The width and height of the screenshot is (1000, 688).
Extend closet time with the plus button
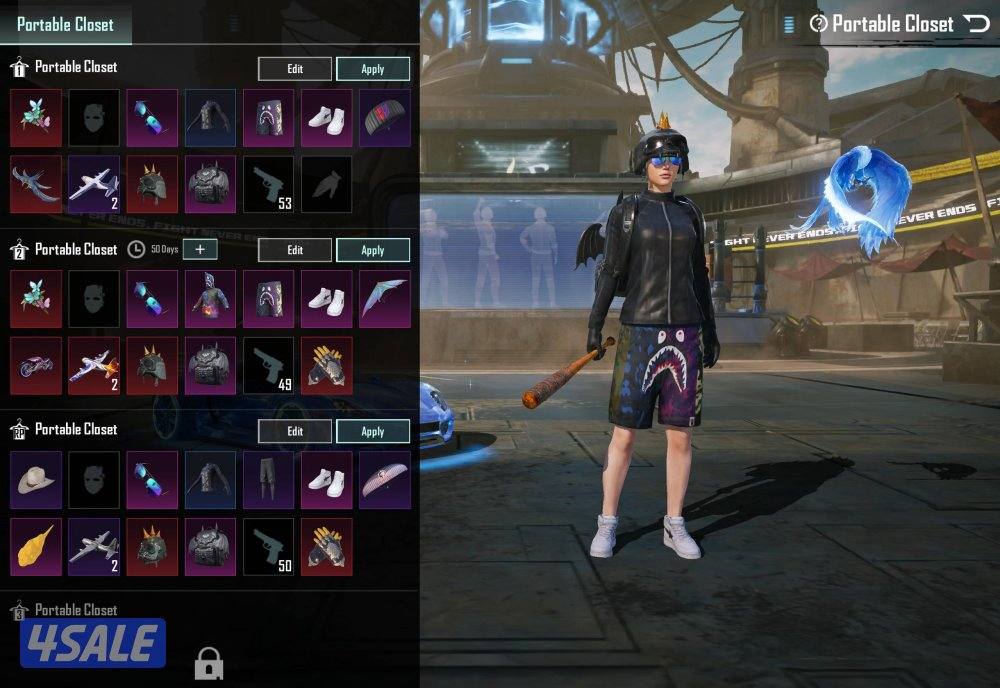tap(200, 249)
